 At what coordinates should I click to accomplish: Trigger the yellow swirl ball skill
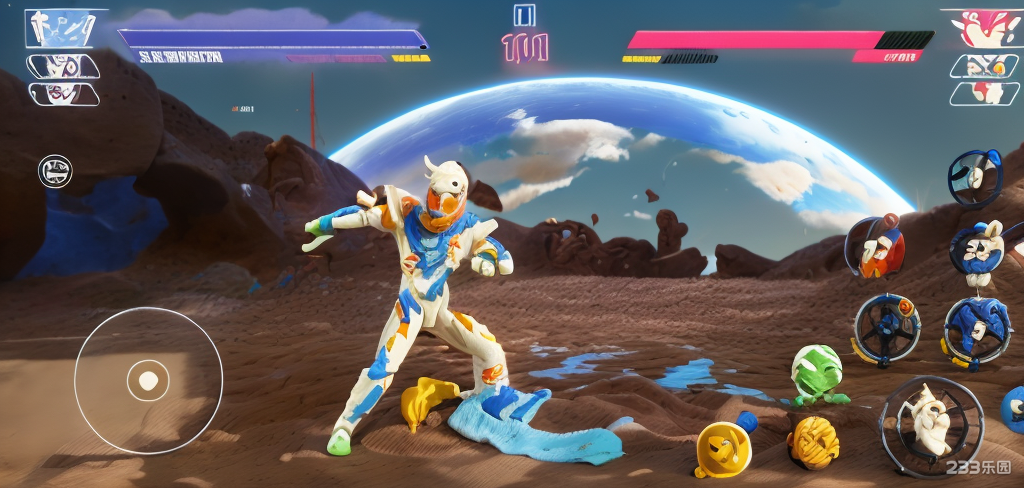pyautogui.click(x=812, y=441)
